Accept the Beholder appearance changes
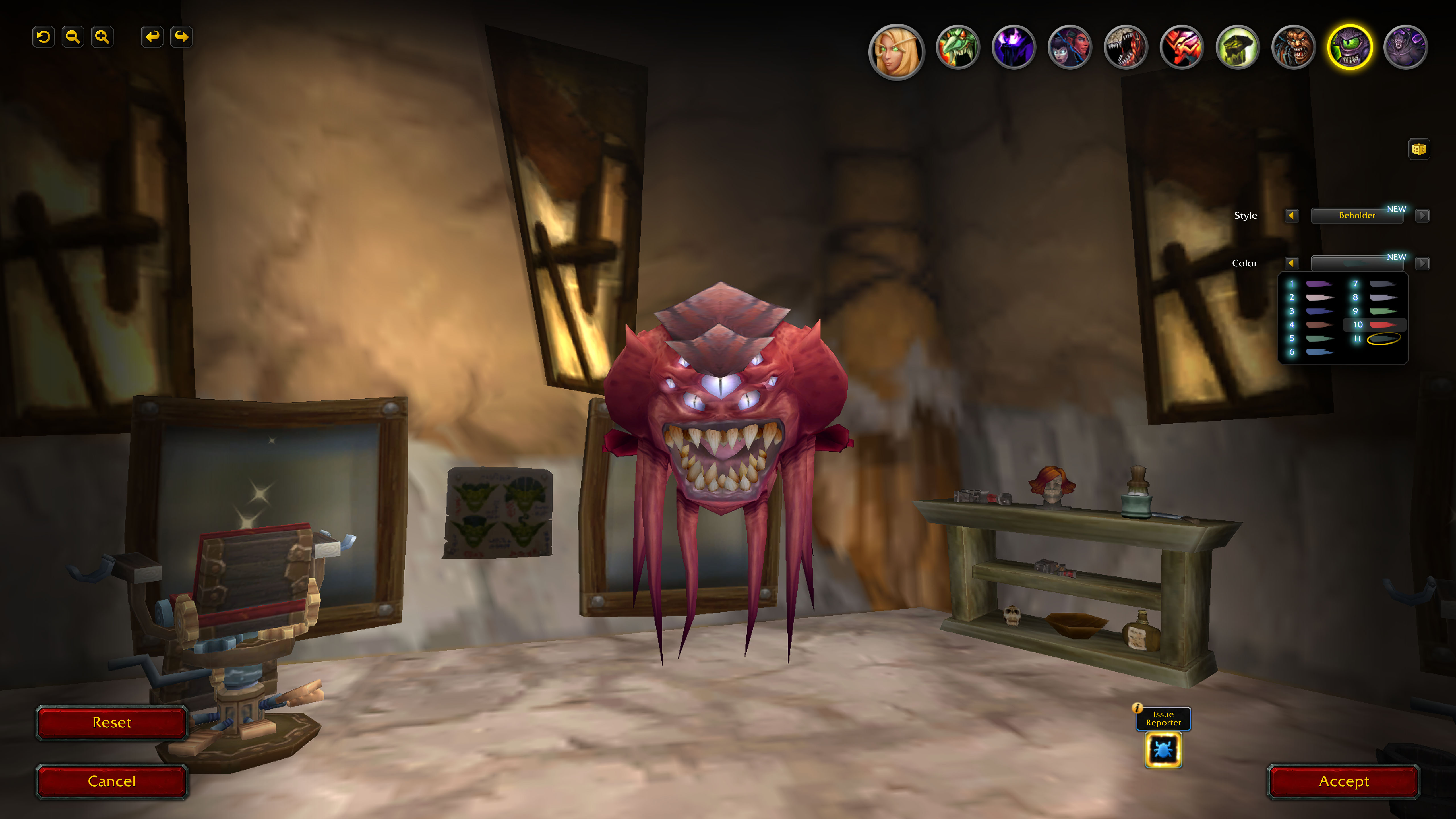Image resolution: width=1456 pixels, height=819 pixels. [1343, 781]
